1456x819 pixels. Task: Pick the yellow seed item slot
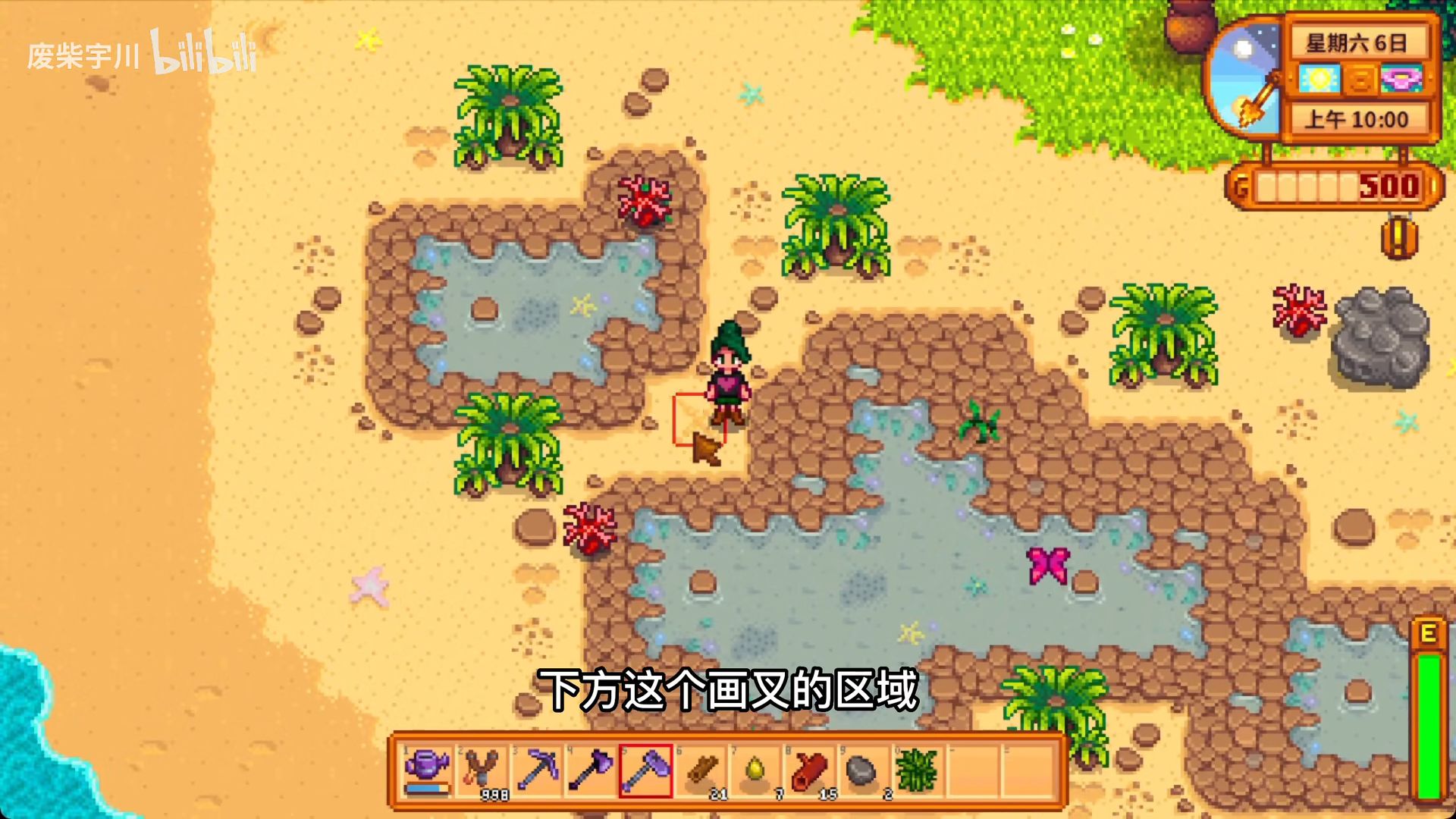pos(756,770)
